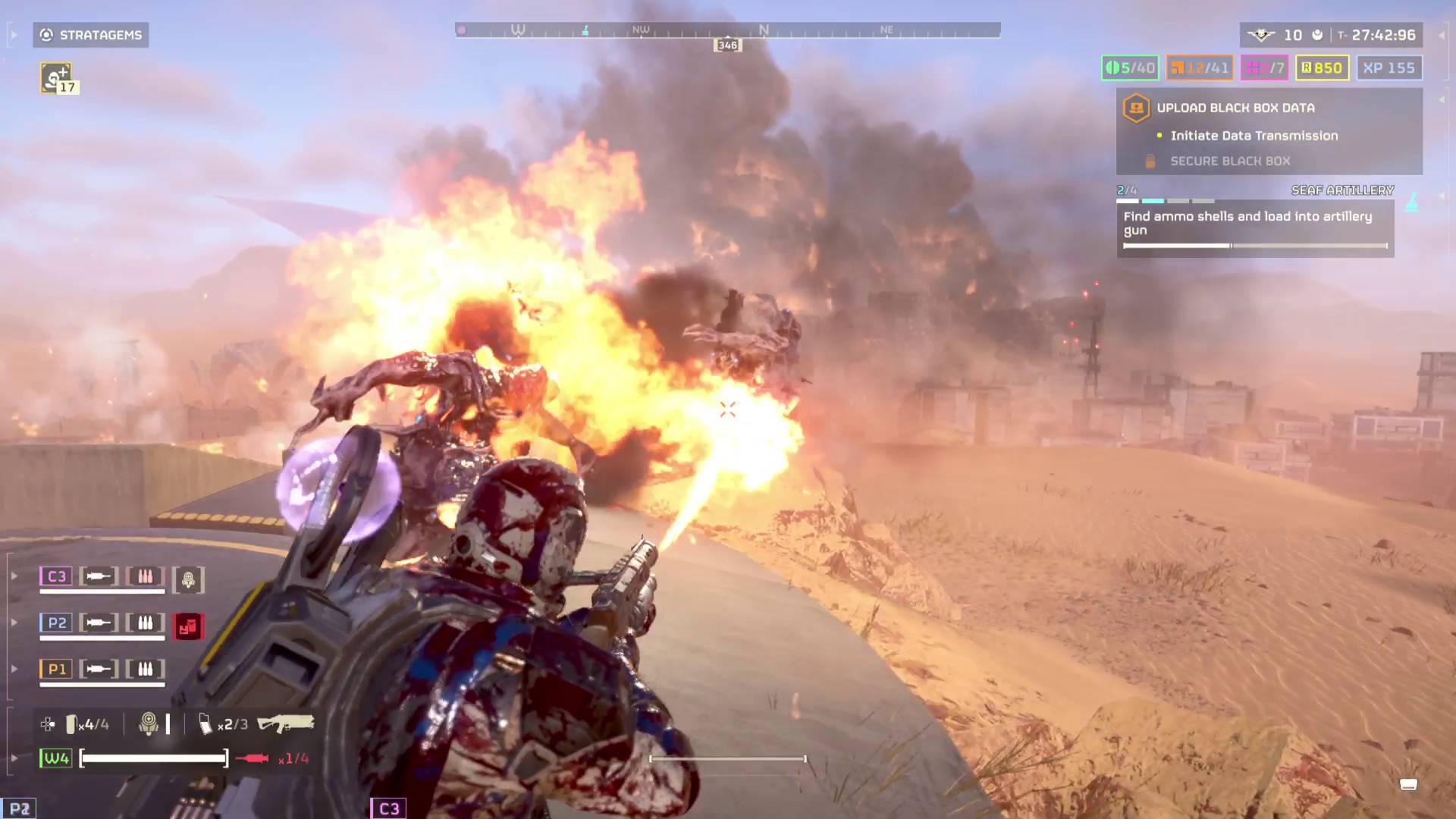Select the XP 155 display
Viewport: 1456px width, 819px height.
1389,67
